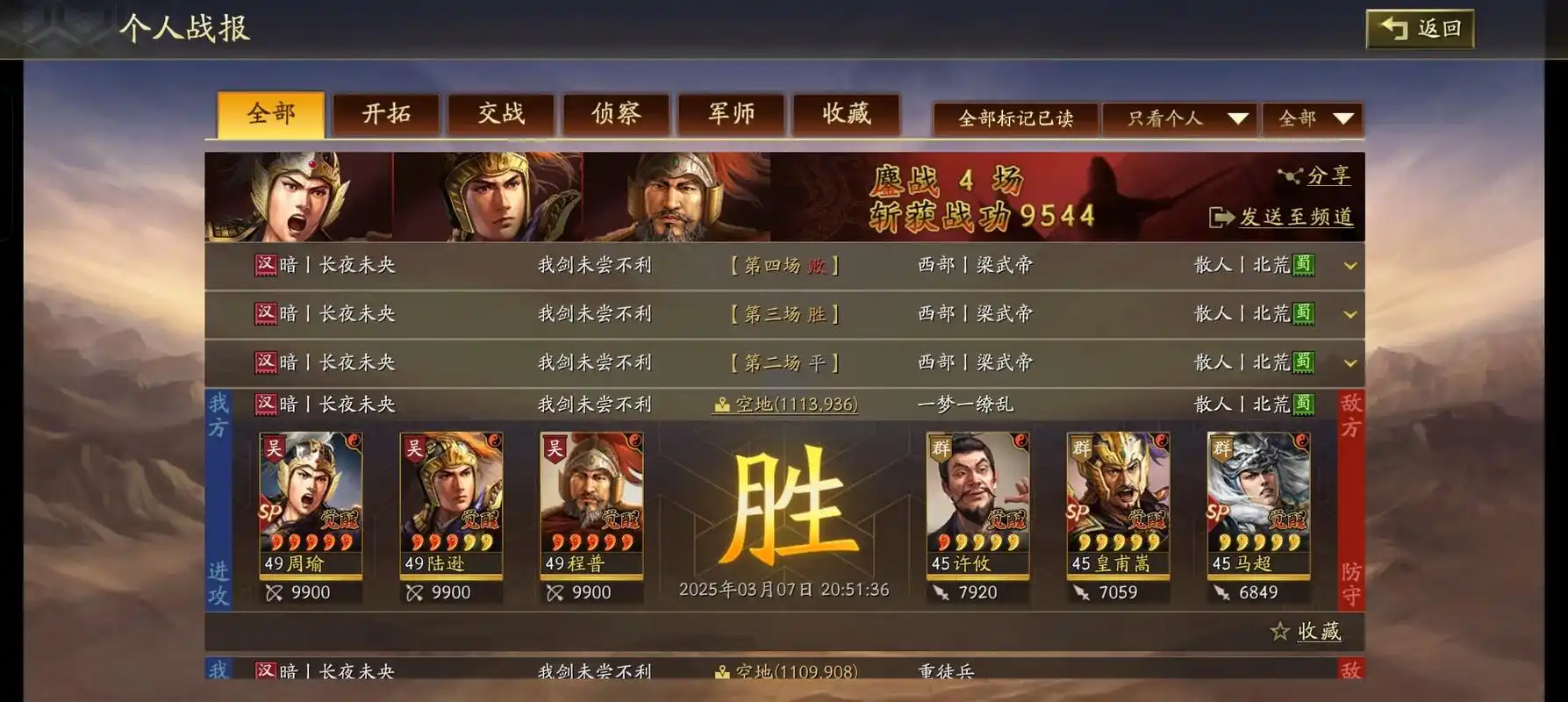
Task: Expand the 第四场 败 battle row
Action: (1350, 266)
